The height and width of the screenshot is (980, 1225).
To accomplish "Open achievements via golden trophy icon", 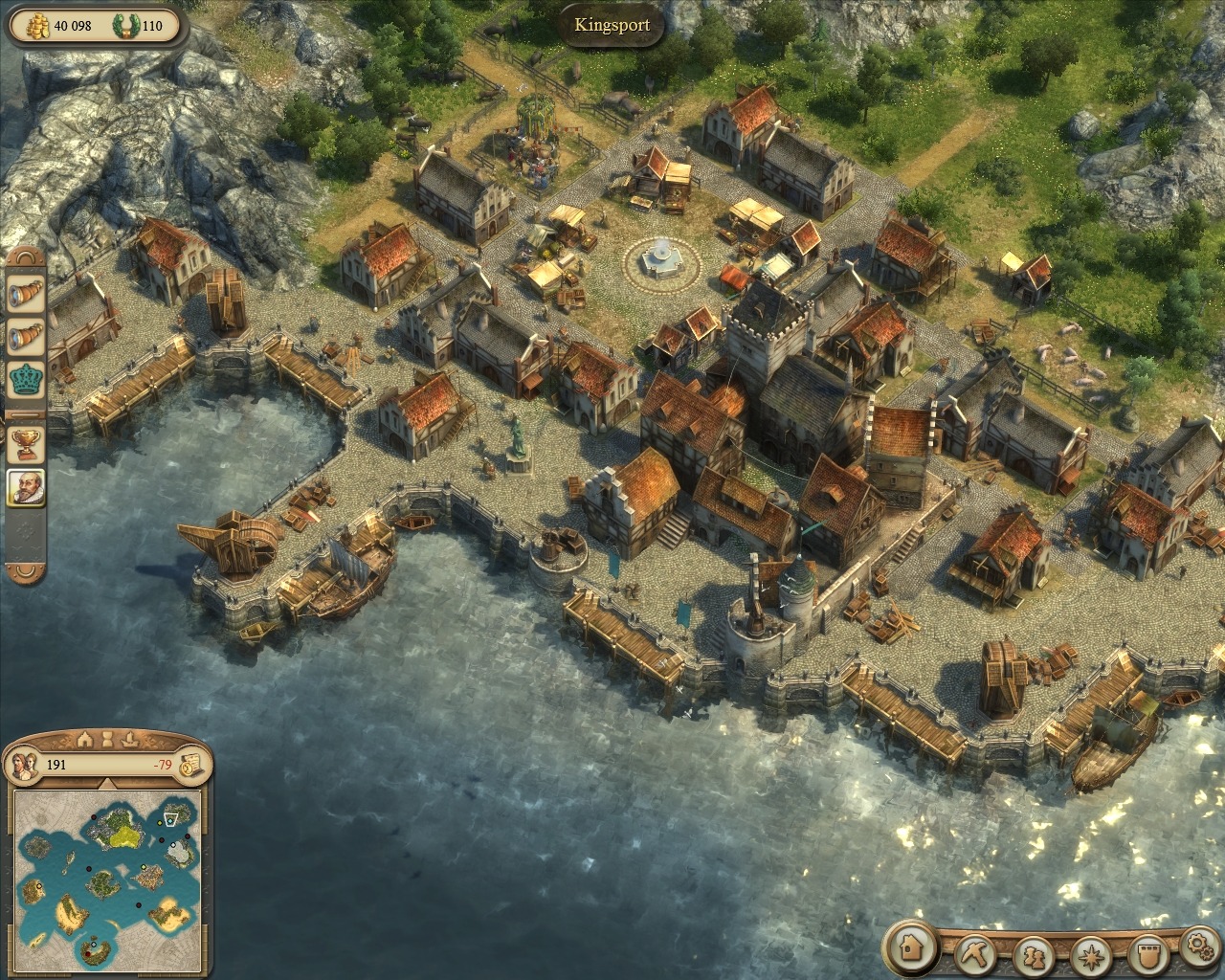I will point(25,442).
